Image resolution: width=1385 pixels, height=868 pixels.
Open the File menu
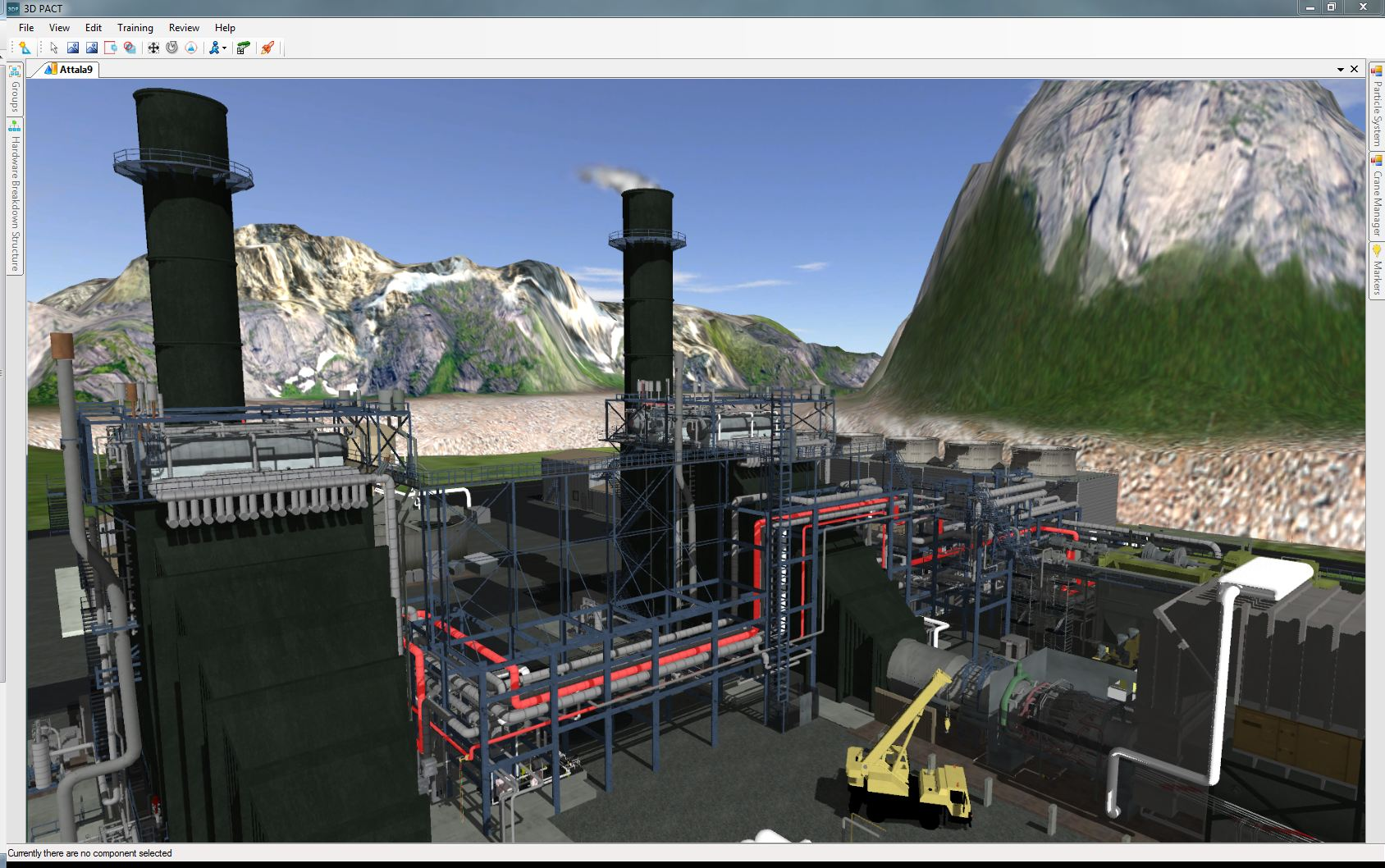(x=26, y=27)
